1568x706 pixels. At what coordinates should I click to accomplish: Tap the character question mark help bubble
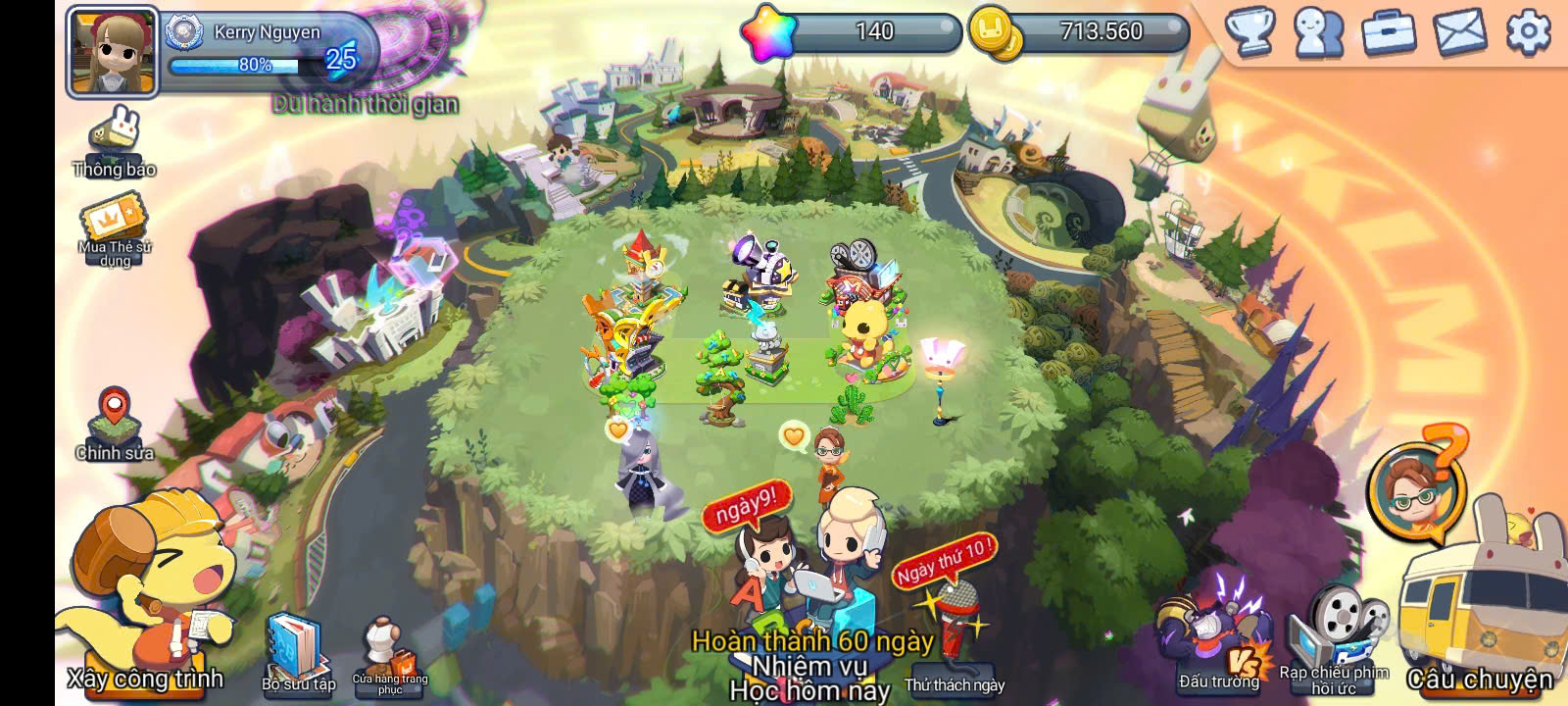1417,486
